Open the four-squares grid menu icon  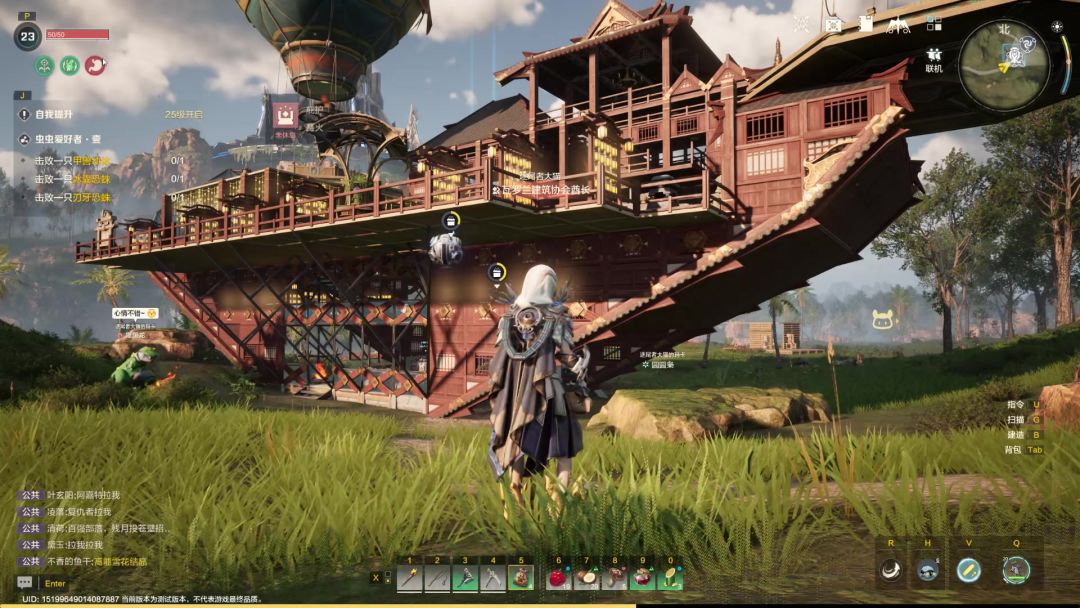pos(934,23)
